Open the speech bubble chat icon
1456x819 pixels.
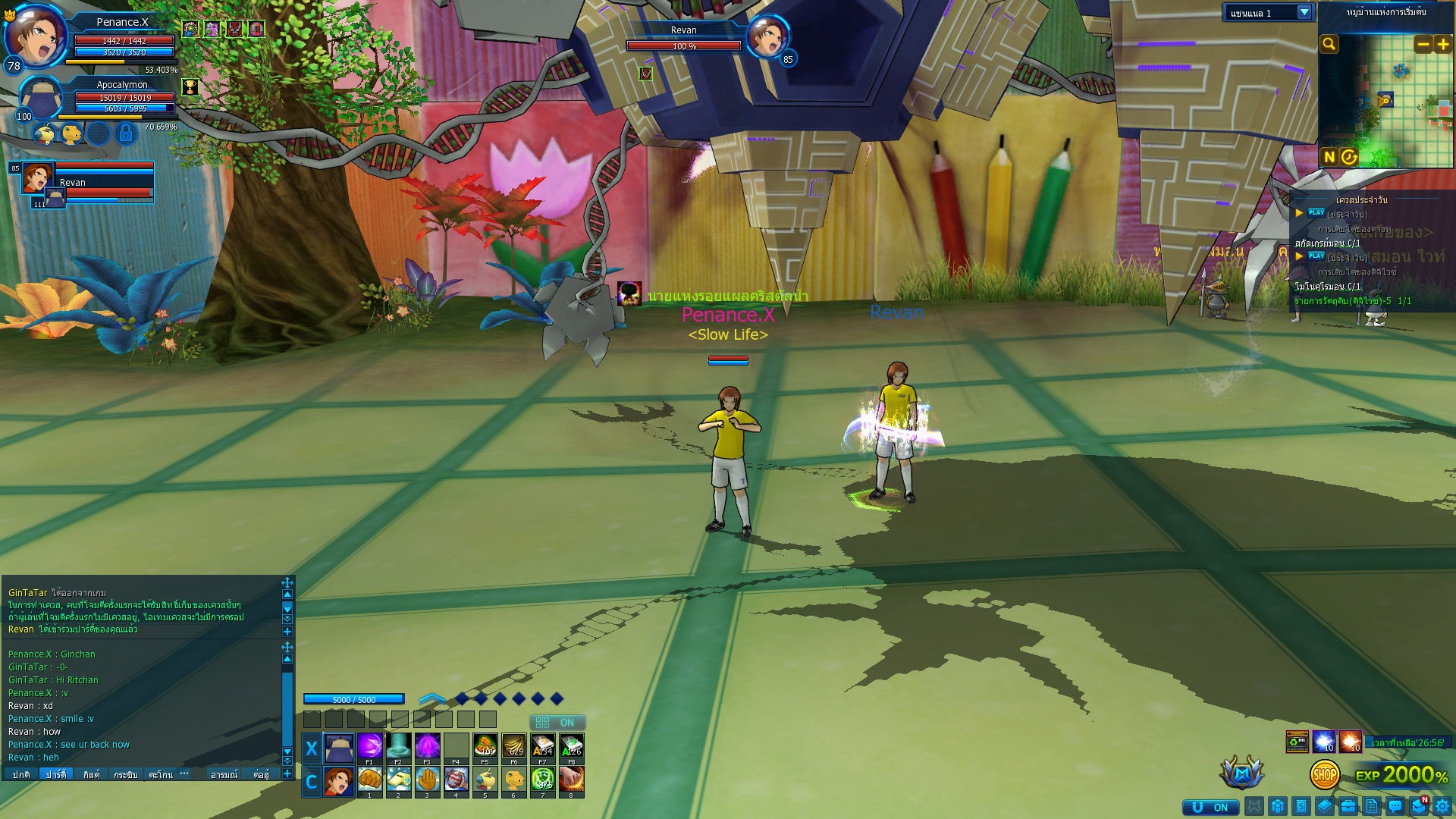pyautogui.click(x=1395, y=807)
